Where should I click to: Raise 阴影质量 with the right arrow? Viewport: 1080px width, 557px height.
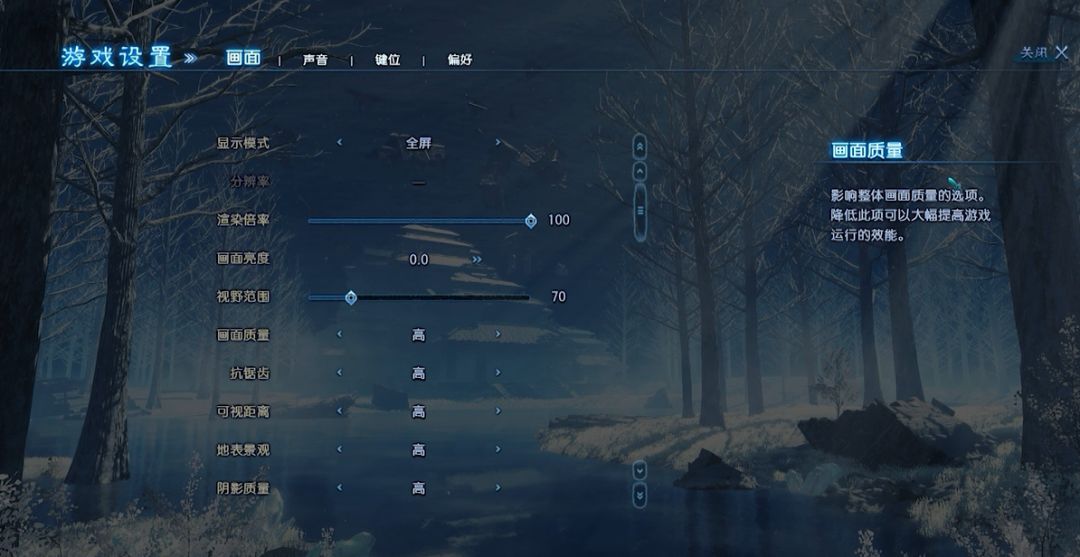498,488
